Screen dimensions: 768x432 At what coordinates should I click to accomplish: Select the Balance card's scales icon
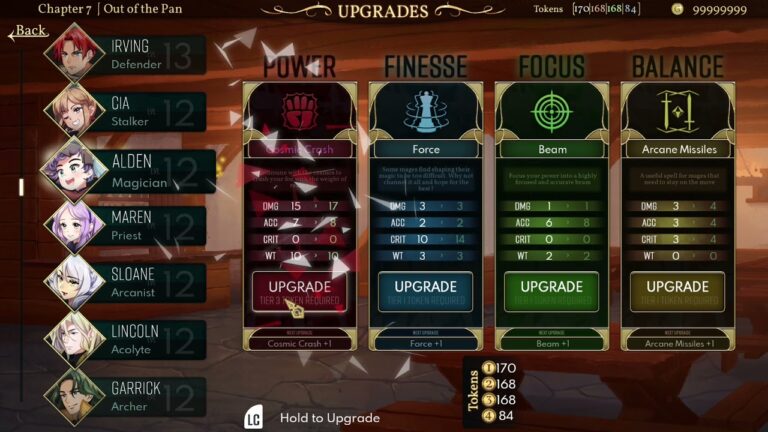tap(677, 111)
